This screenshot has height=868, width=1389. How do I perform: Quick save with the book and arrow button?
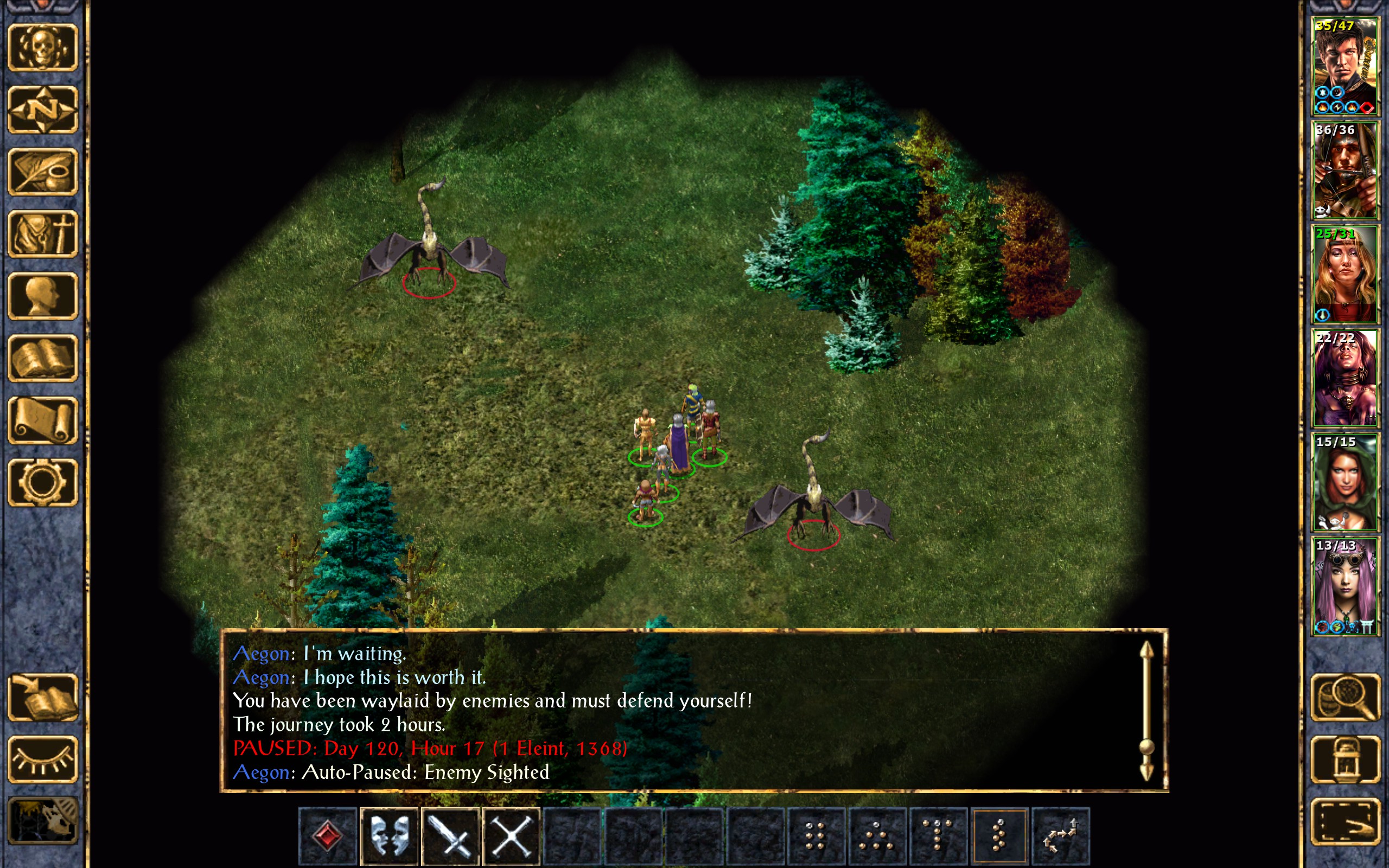click(42, 698)
